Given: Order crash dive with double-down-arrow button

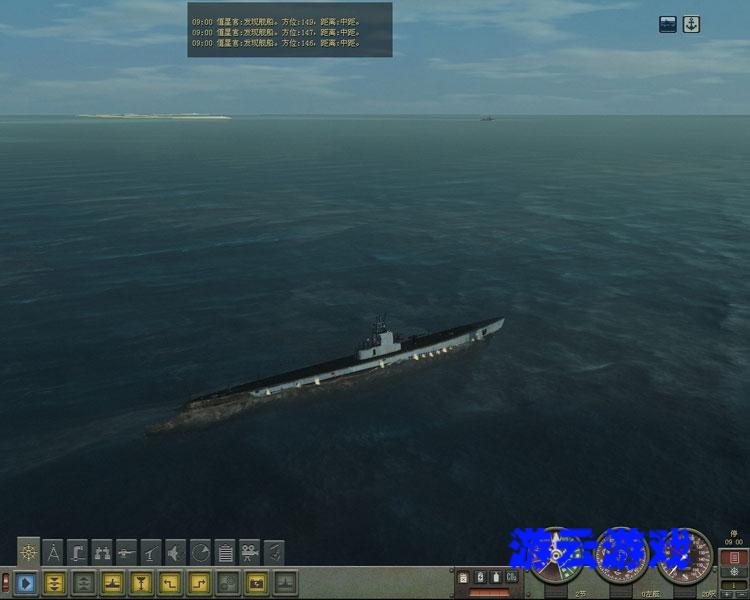Looking at the screenshot, I should pos(55,582).
